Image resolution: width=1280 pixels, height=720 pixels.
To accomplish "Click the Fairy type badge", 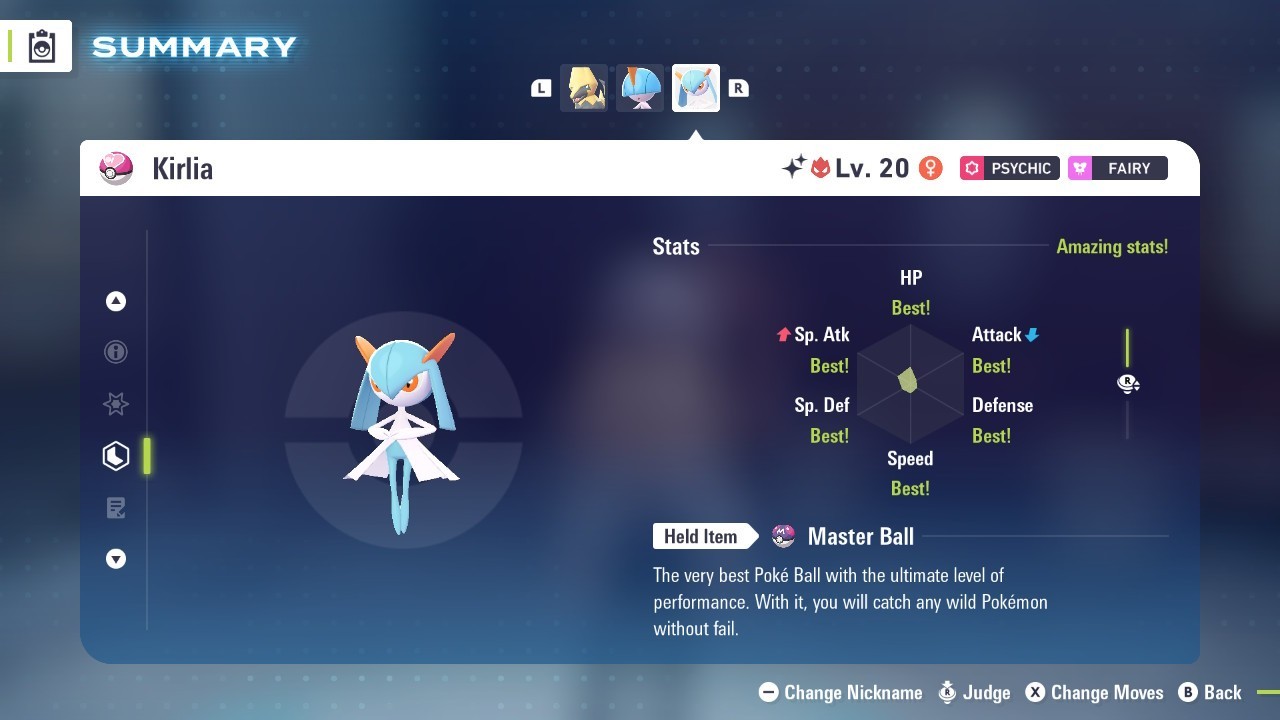I will [x=1117, y=168].
